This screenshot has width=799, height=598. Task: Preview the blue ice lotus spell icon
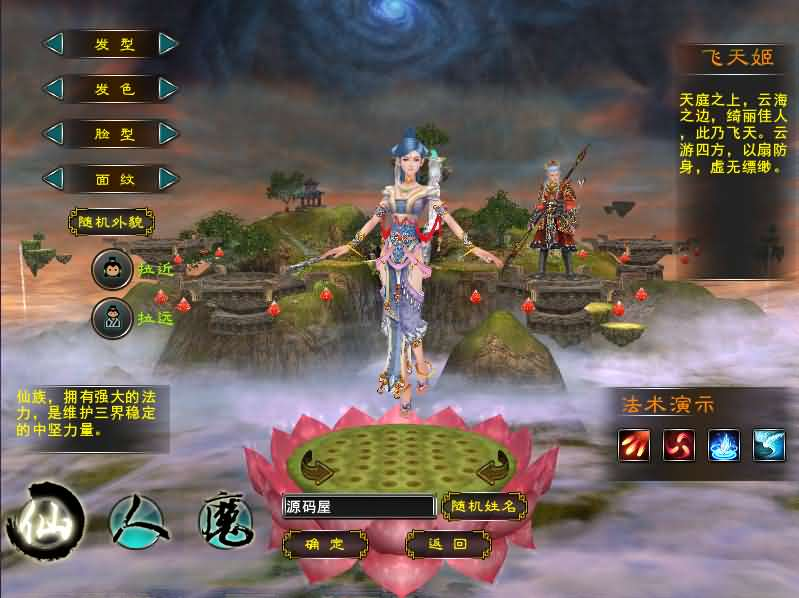tap(723, 445)
